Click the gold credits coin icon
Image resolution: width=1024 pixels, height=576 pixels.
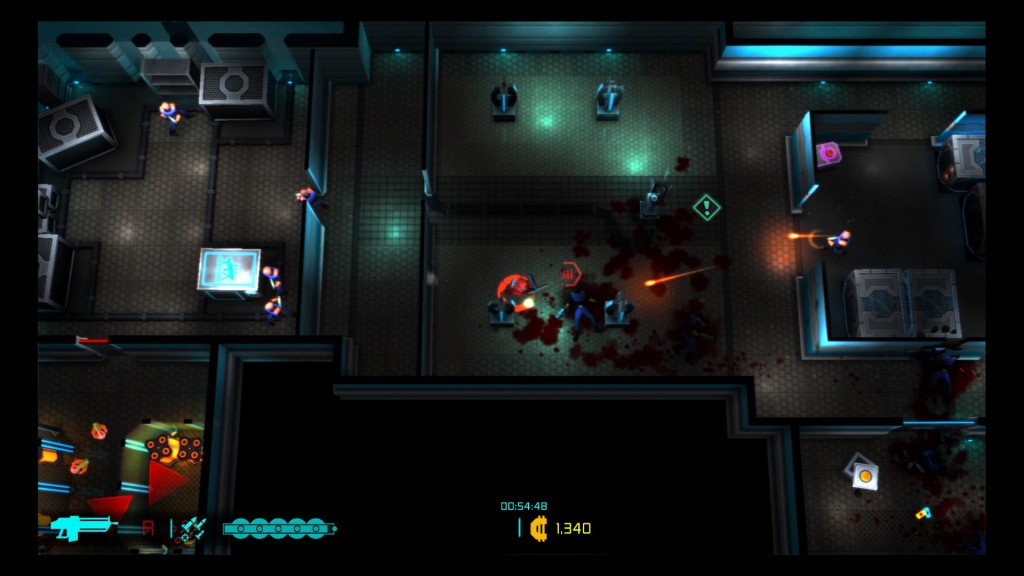pyautogui.click(x=539, y=528)
